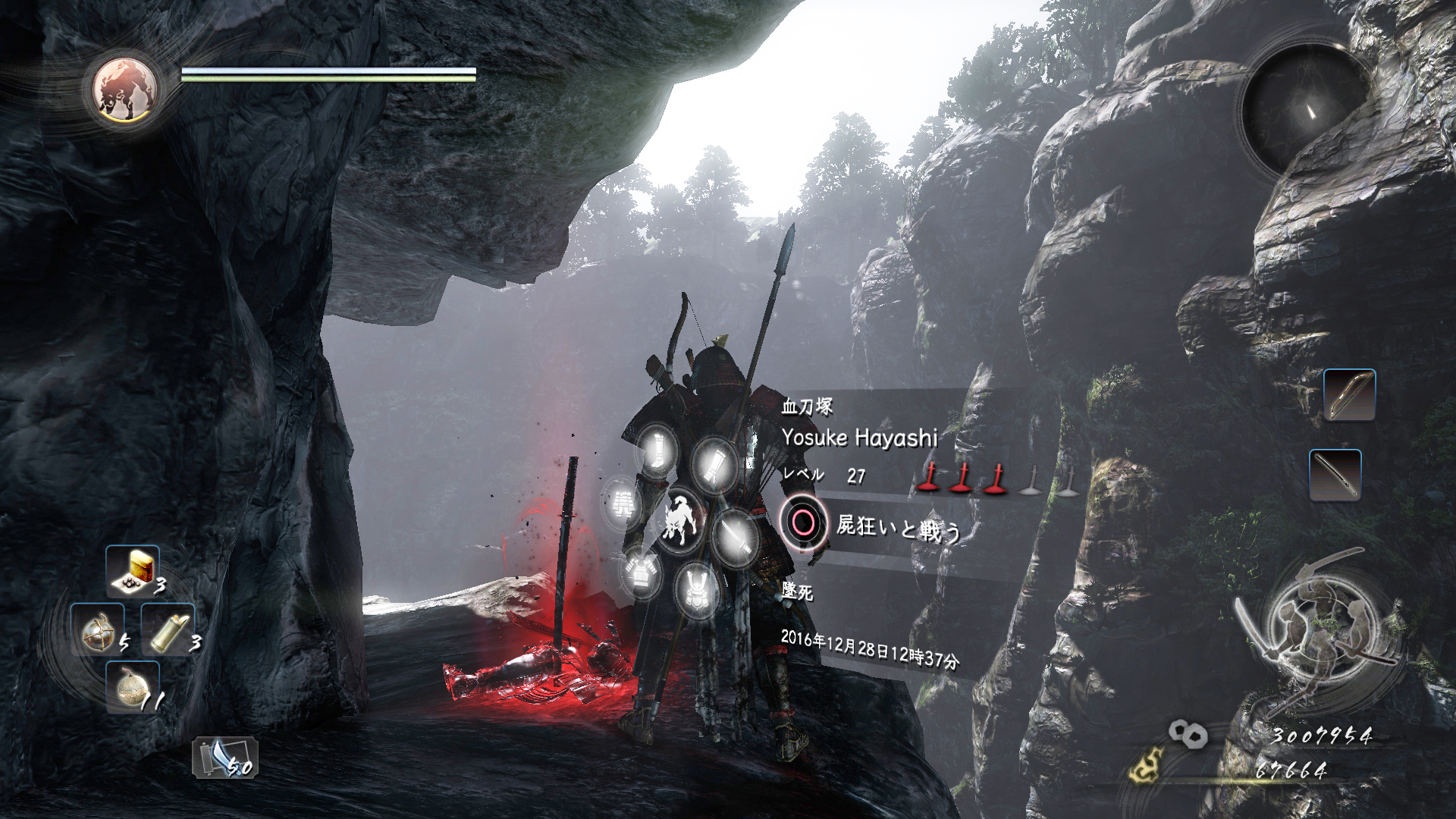This screenshot has height=819, width=1456.
Task: Select the Yosuke Hayashi bloody grave name
Action: 859,438
